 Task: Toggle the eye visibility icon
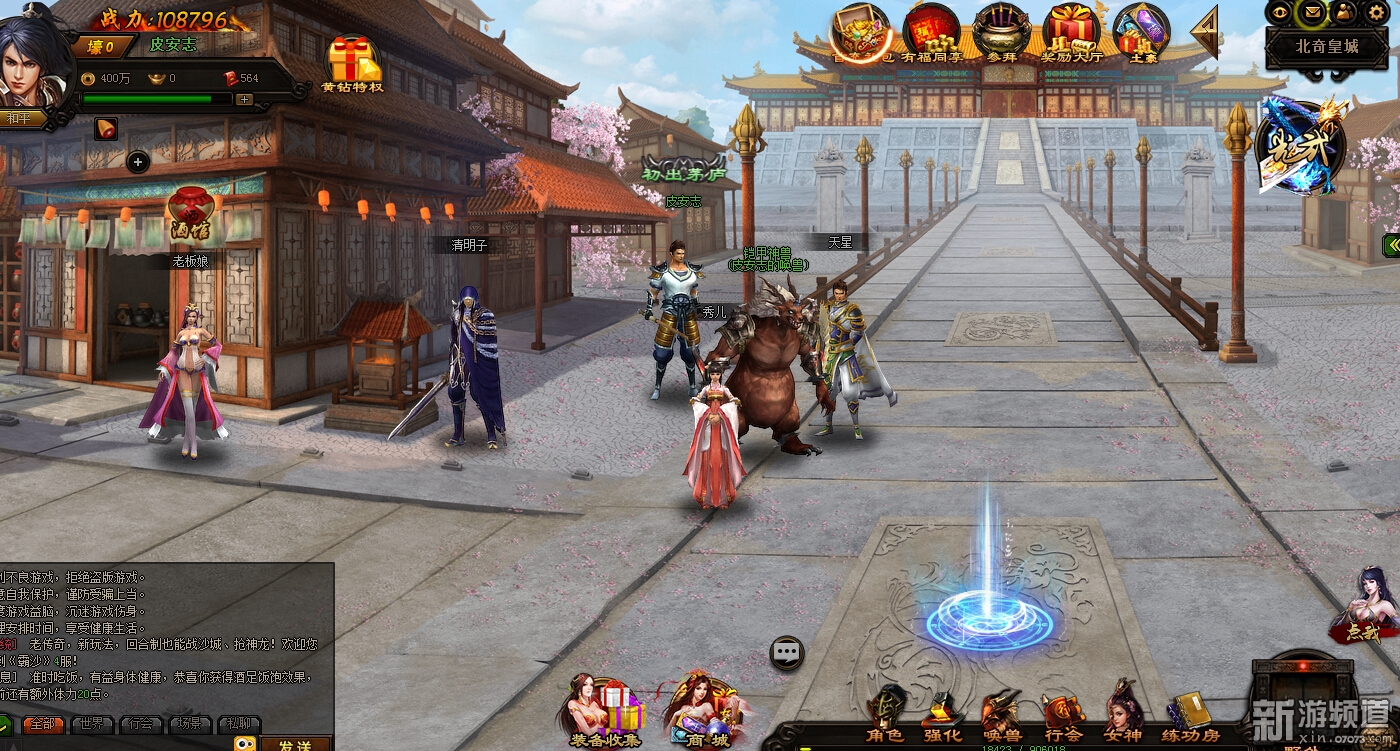click(x=1280, y=12)
